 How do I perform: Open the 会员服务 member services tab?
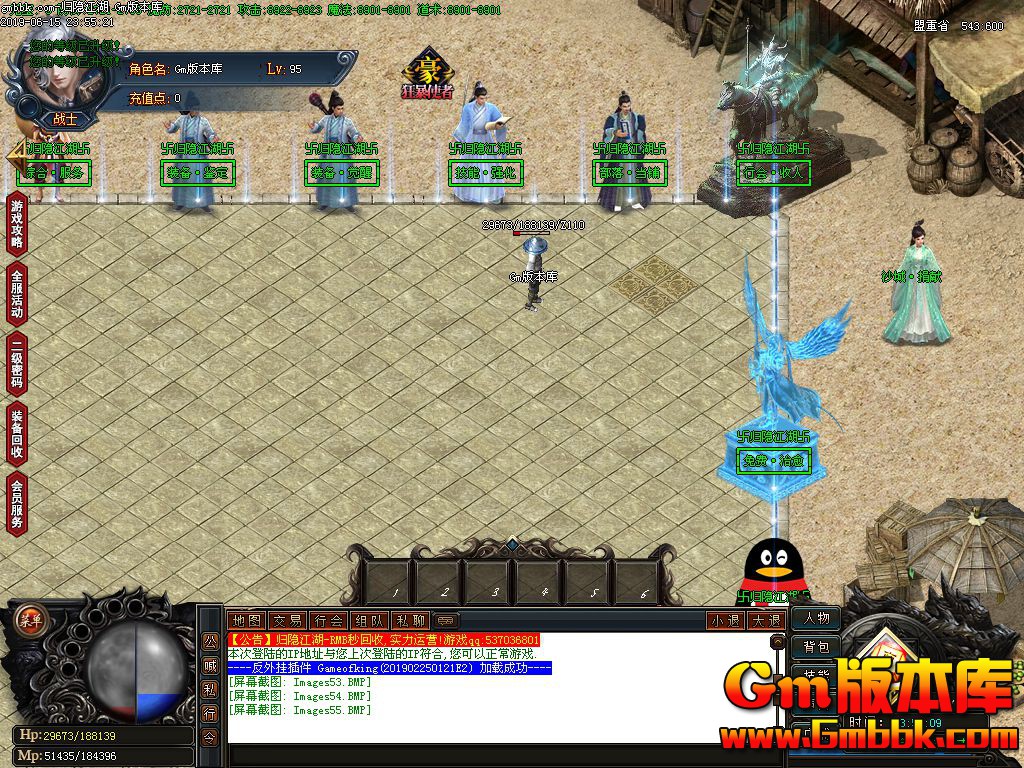tap(17, 503)
